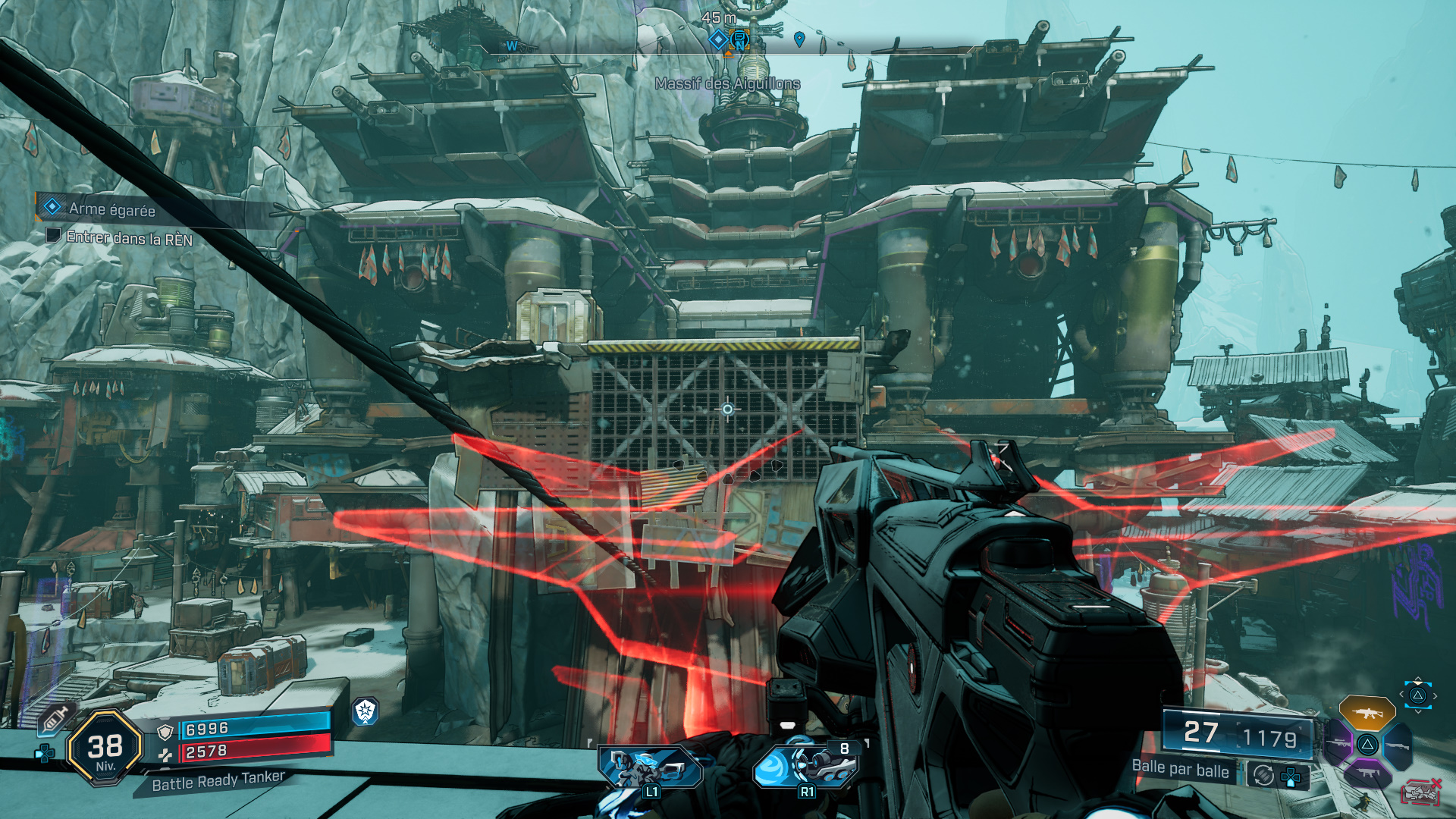Image resolution: width=1456 pixels, height=819 pixels.
Task: Select the Arme égarée quest tracker
Action: coord(111,209)
